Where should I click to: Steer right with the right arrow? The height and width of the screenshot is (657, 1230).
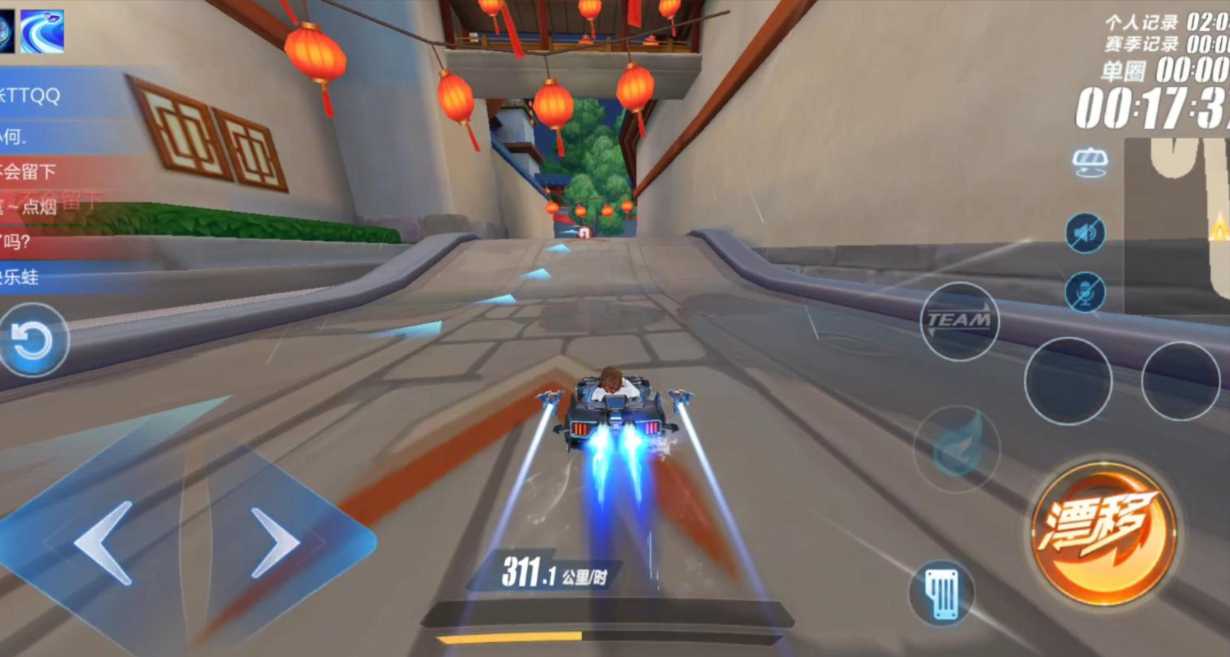275,543
